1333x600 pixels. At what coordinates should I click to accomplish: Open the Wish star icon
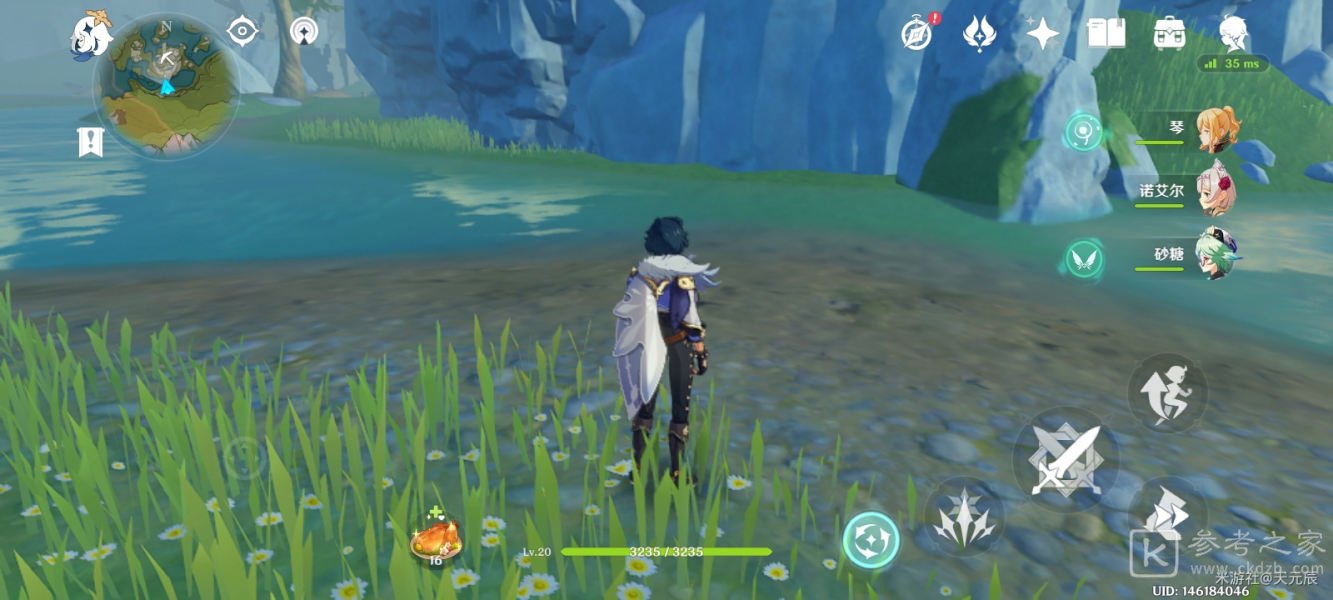1042,34
